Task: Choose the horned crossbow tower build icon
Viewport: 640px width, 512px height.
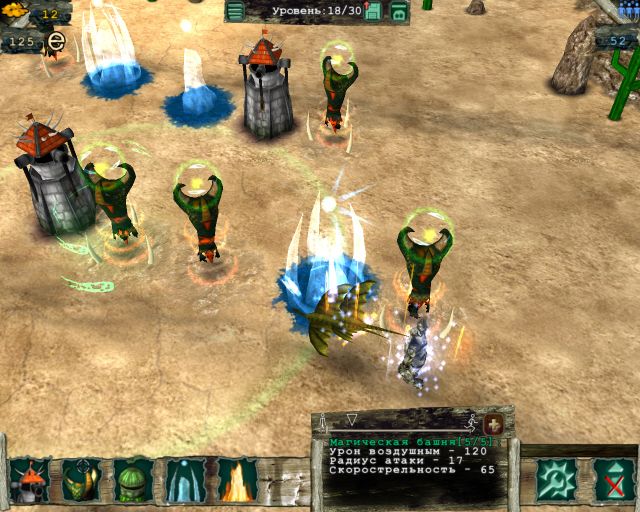Action: [81, 481]
